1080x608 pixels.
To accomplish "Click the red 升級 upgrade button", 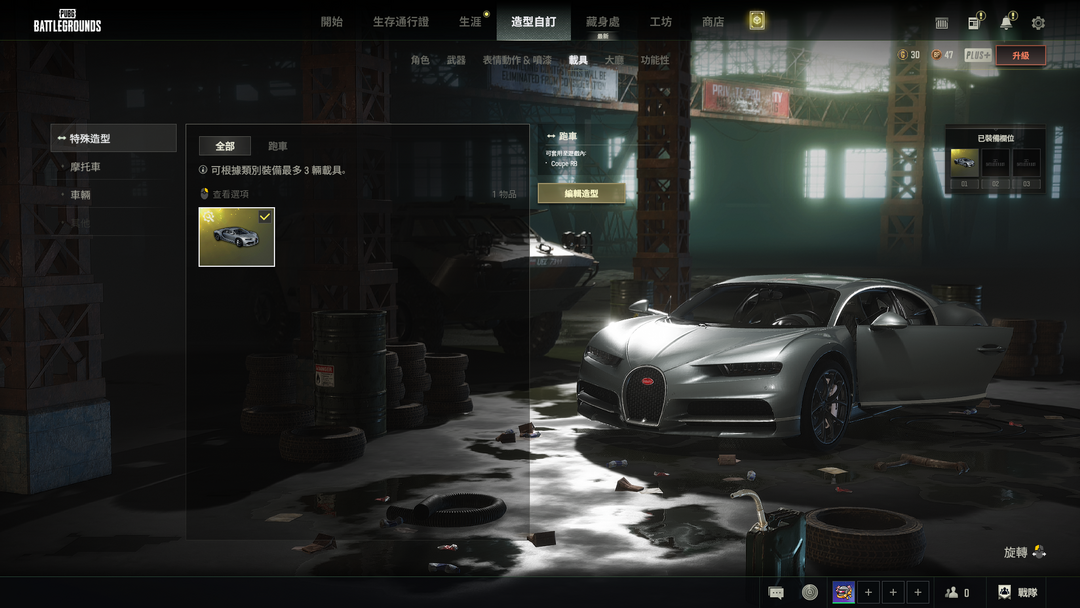I will (x=1020, y=55).
